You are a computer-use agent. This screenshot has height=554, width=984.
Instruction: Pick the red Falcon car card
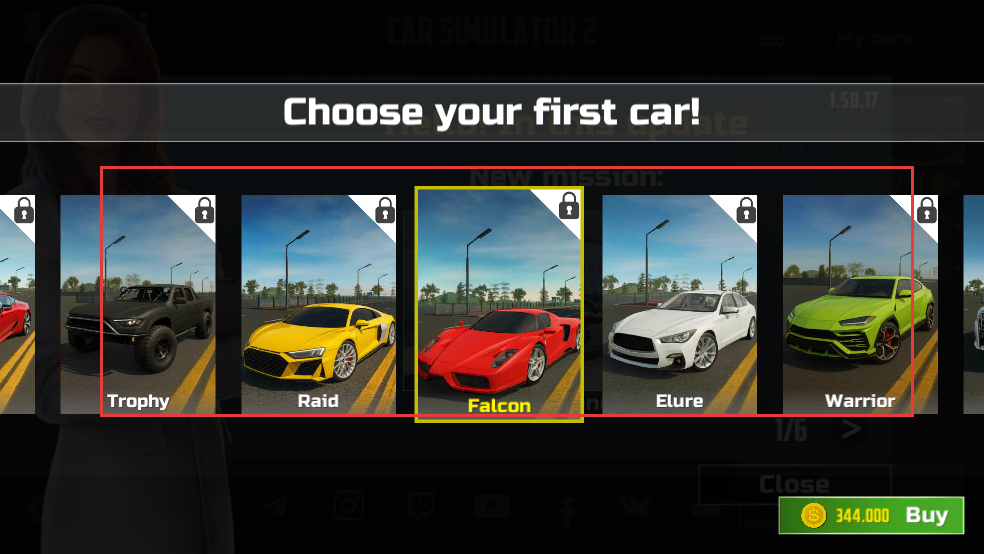click(499, 305)
